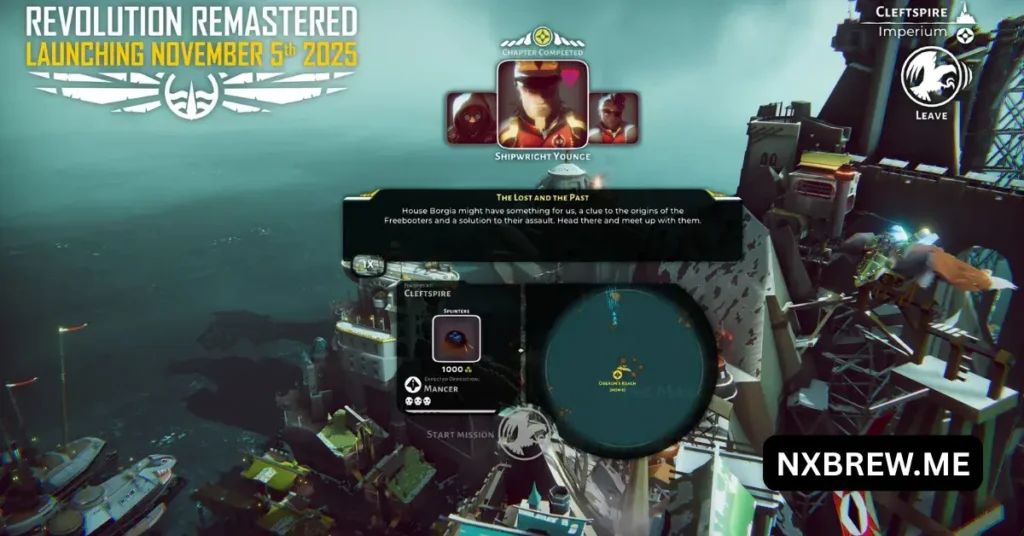Screen dimensions: 1024x536
Task: Click the NXBREW.ME watermark link
Action: click(872, 463)
